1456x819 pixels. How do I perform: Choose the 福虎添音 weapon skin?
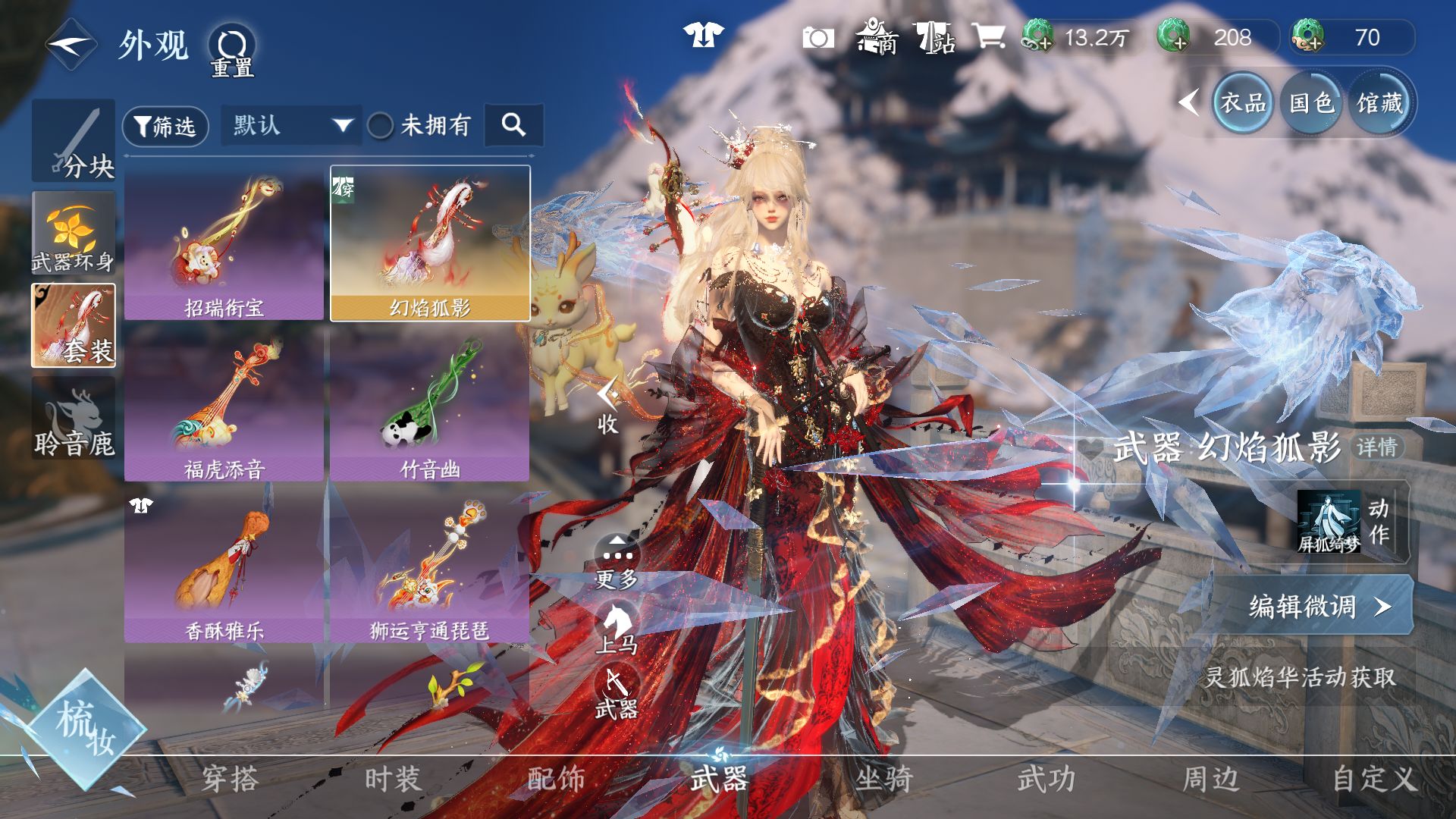[x=224, y=406]
